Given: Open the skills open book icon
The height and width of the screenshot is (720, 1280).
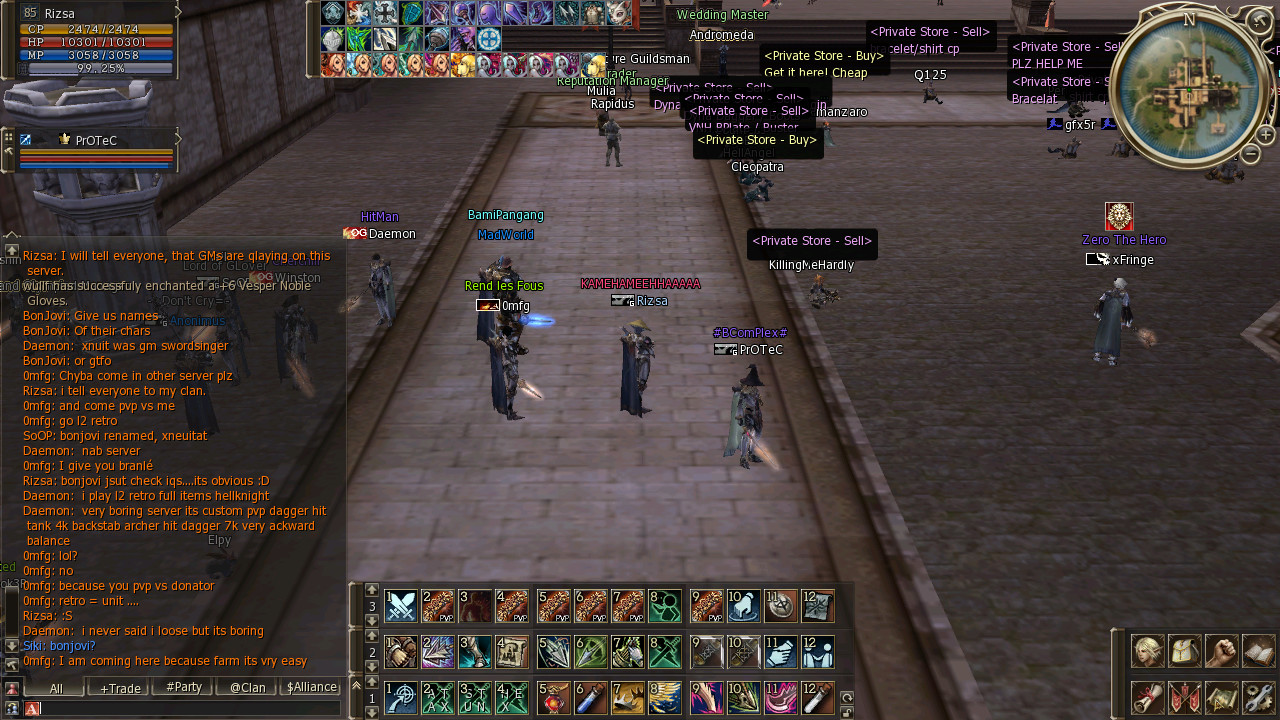Looking at the screenshot, I should [1258, 651].
